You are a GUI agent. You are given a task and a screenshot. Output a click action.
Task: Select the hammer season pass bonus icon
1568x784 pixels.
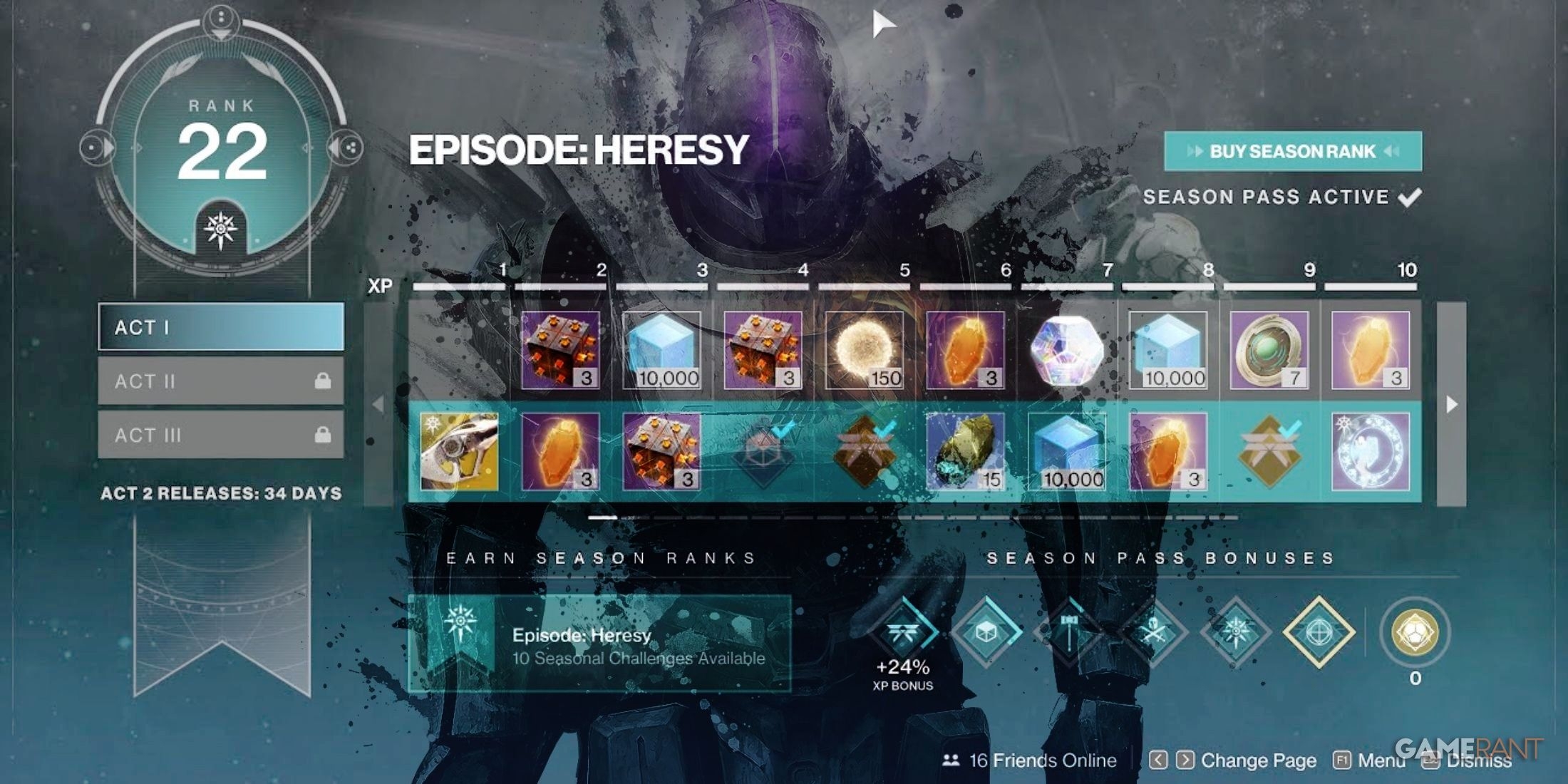(x=1069, y=632)
